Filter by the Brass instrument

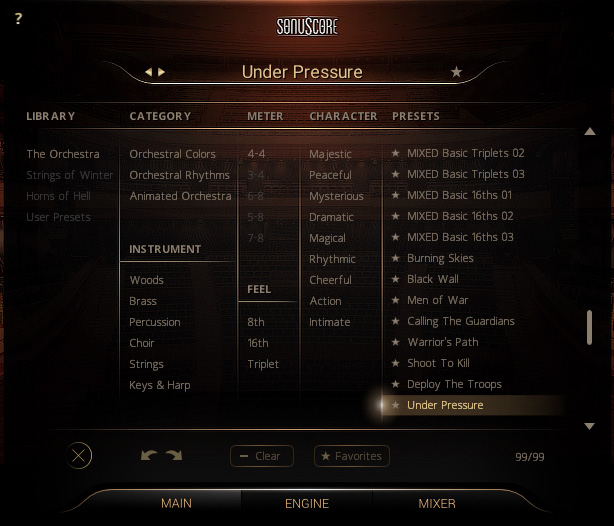click(143, 301)
